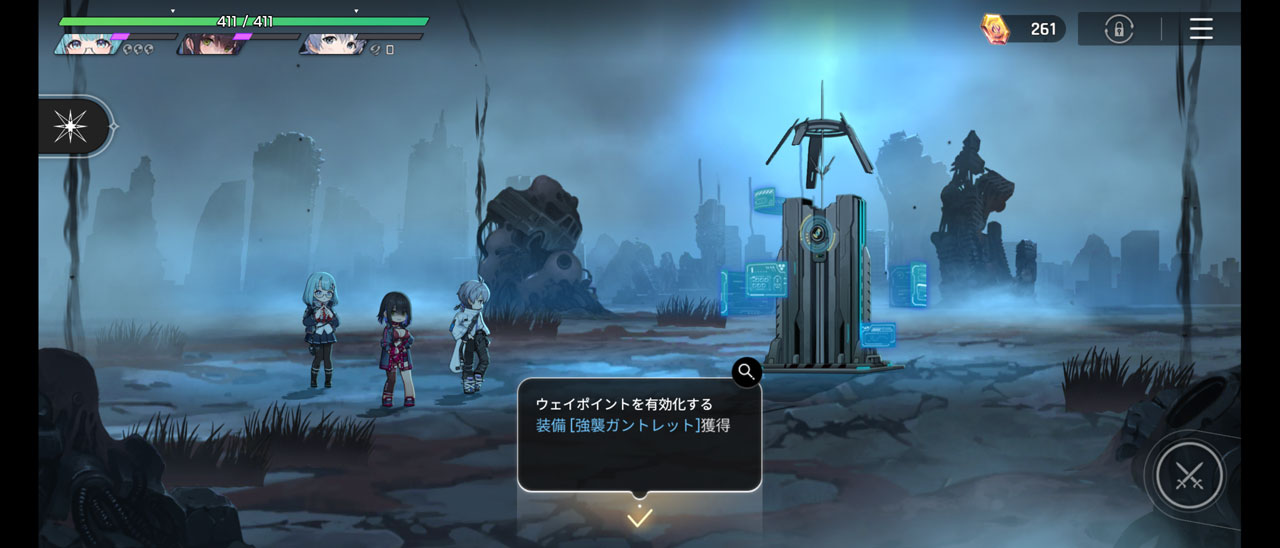Select the teal-haired glasses girl portrait
This screenshot has width=1280, height=548.
pos(88,44)
